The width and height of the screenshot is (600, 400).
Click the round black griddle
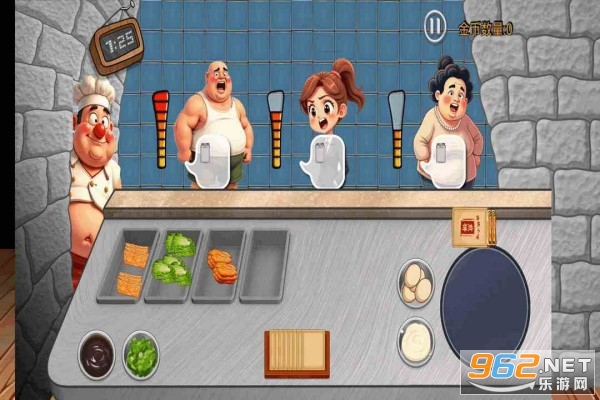point(485,304)
